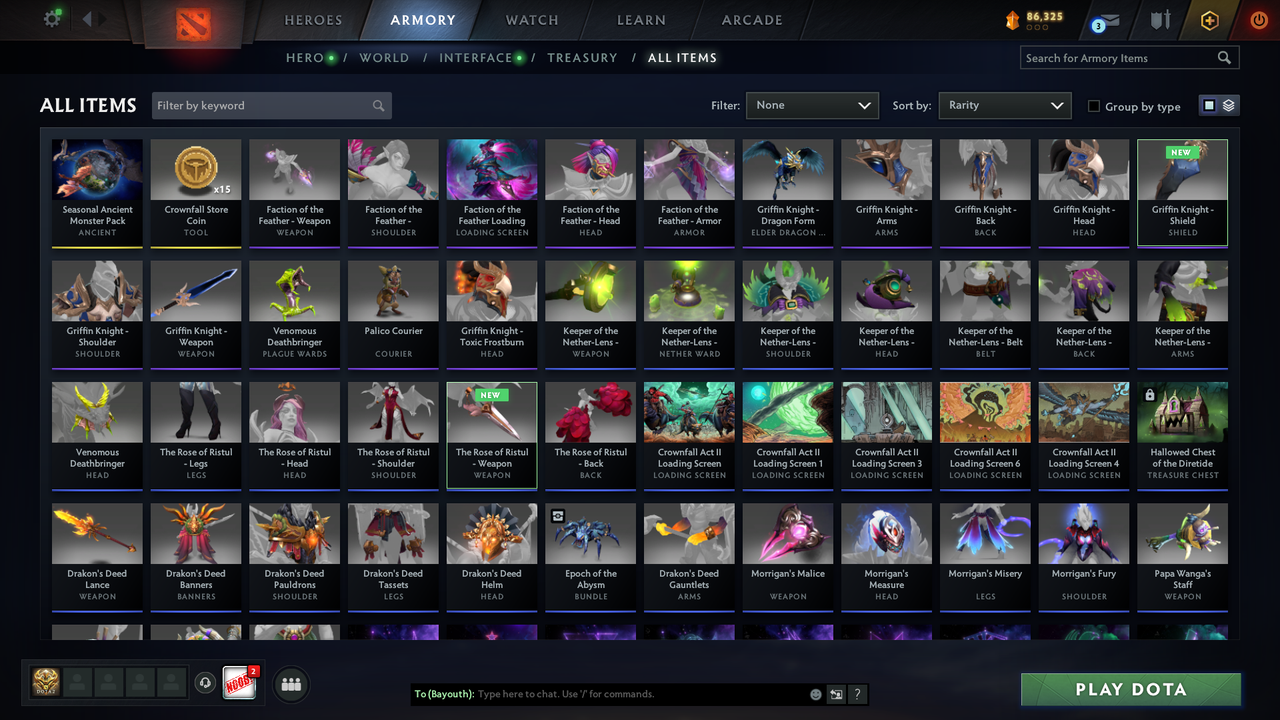Open the friends list with the group icon
This screenshot has height=720, width=1280.
289,684
